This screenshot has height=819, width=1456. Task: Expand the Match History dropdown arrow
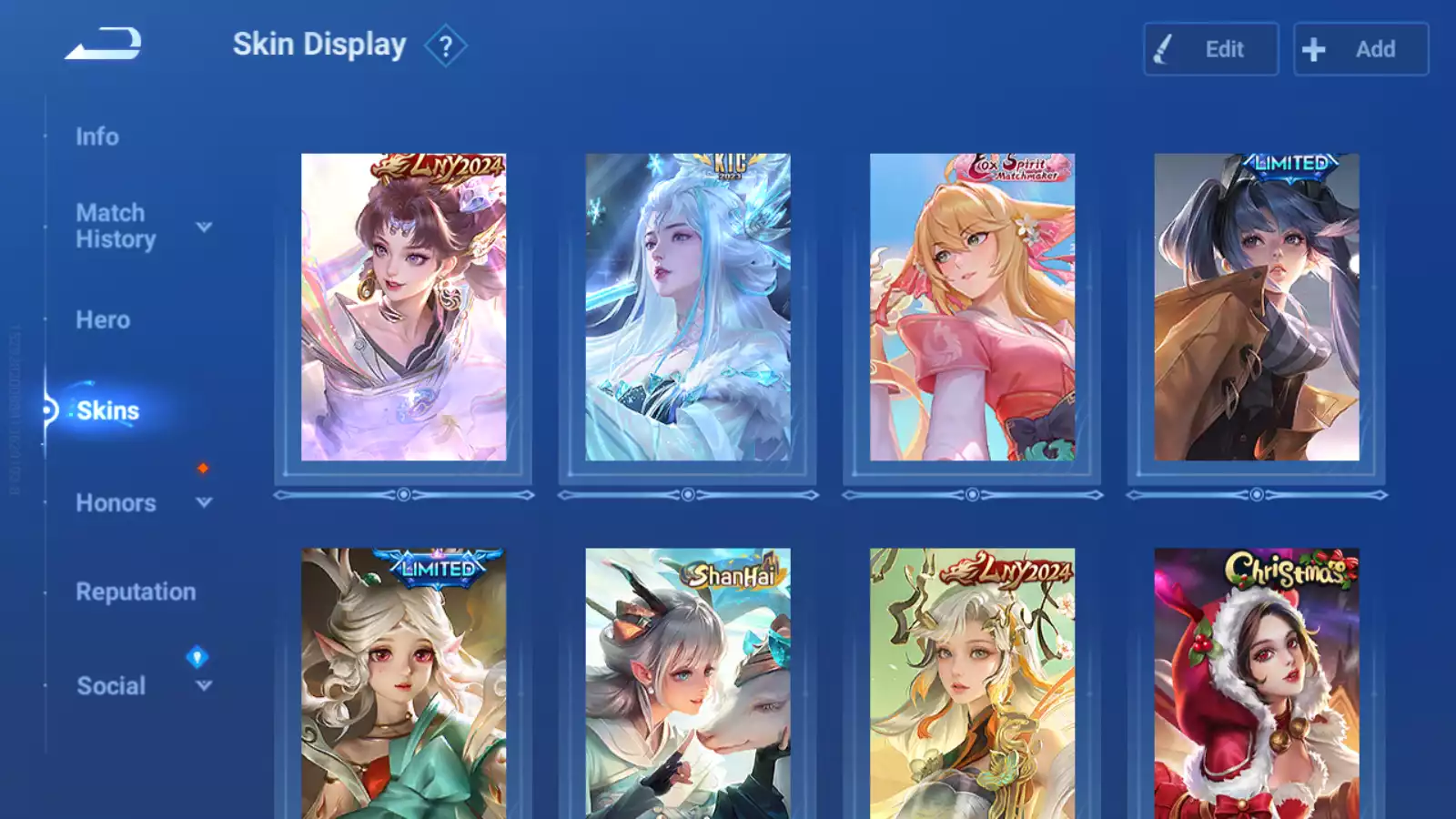[x=204, y=227]
